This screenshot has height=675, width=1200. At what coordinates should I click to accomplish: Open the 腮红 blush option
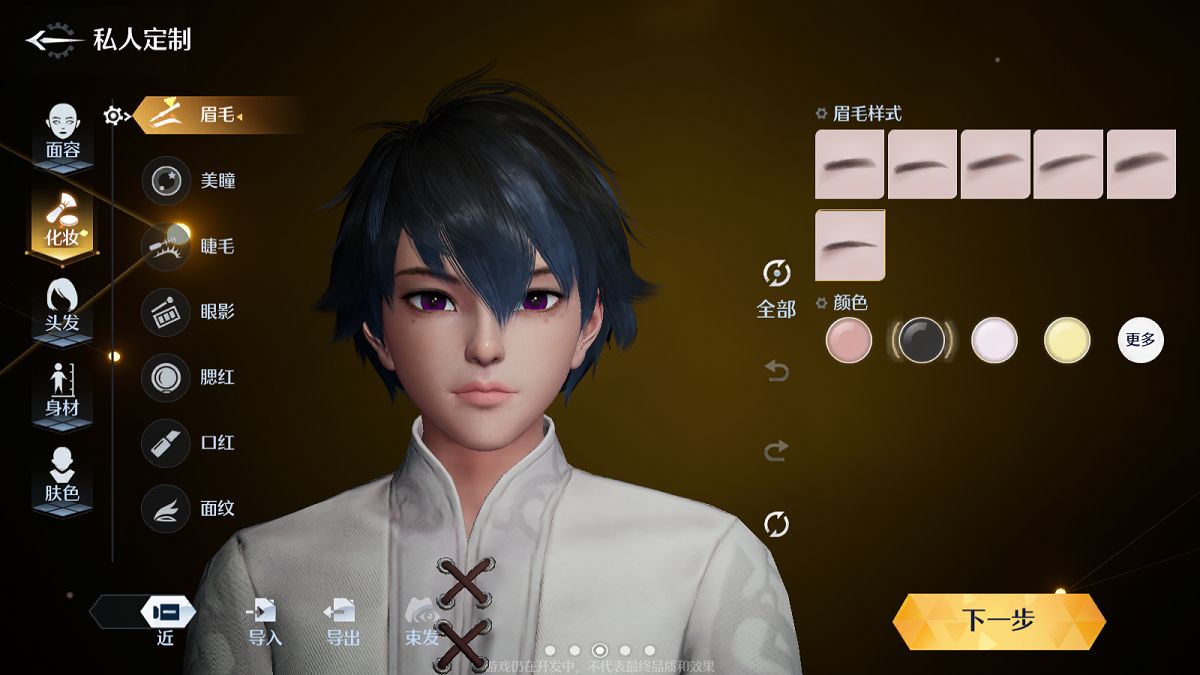pos(166,378)
